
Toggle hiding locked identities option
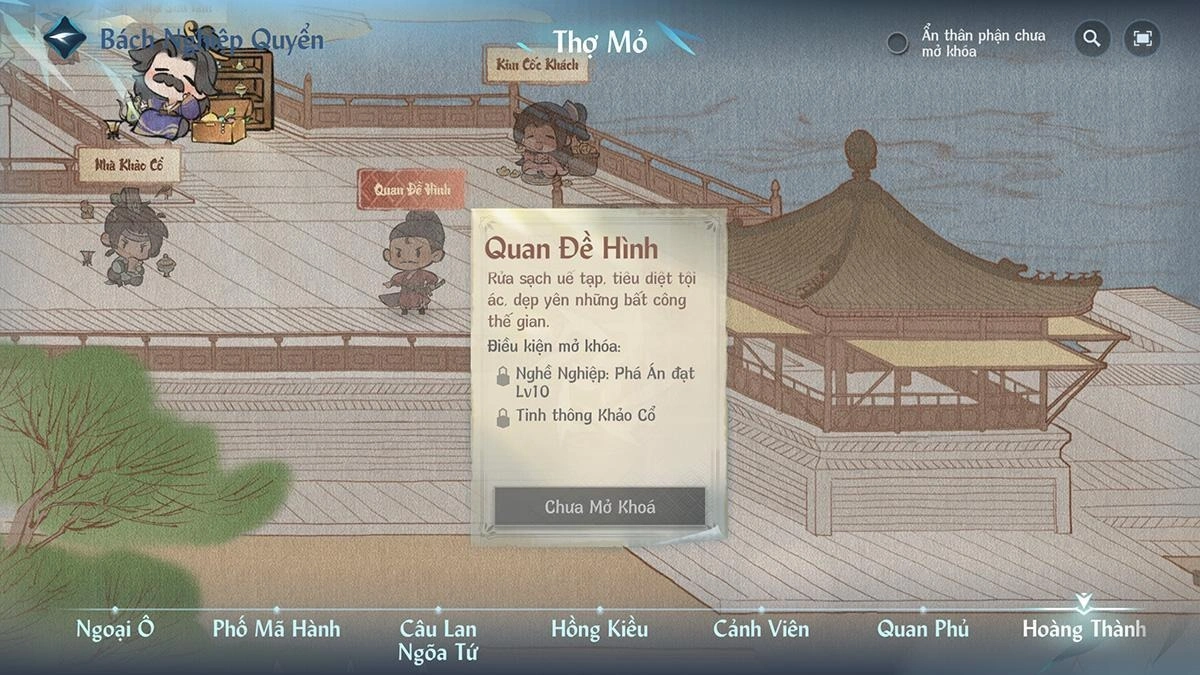pos(898,43)
